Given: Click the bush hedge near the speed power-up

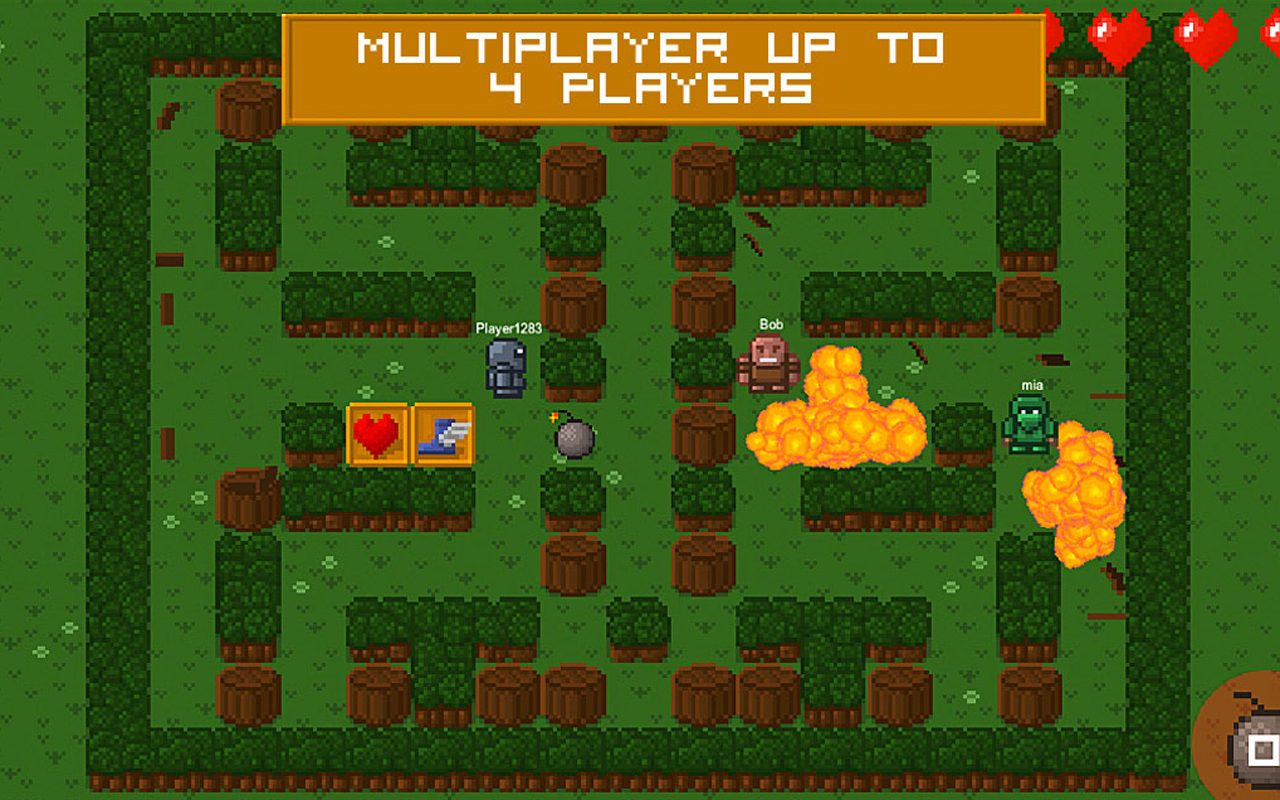Looking at the screenshot, I should tap(440, 490).
